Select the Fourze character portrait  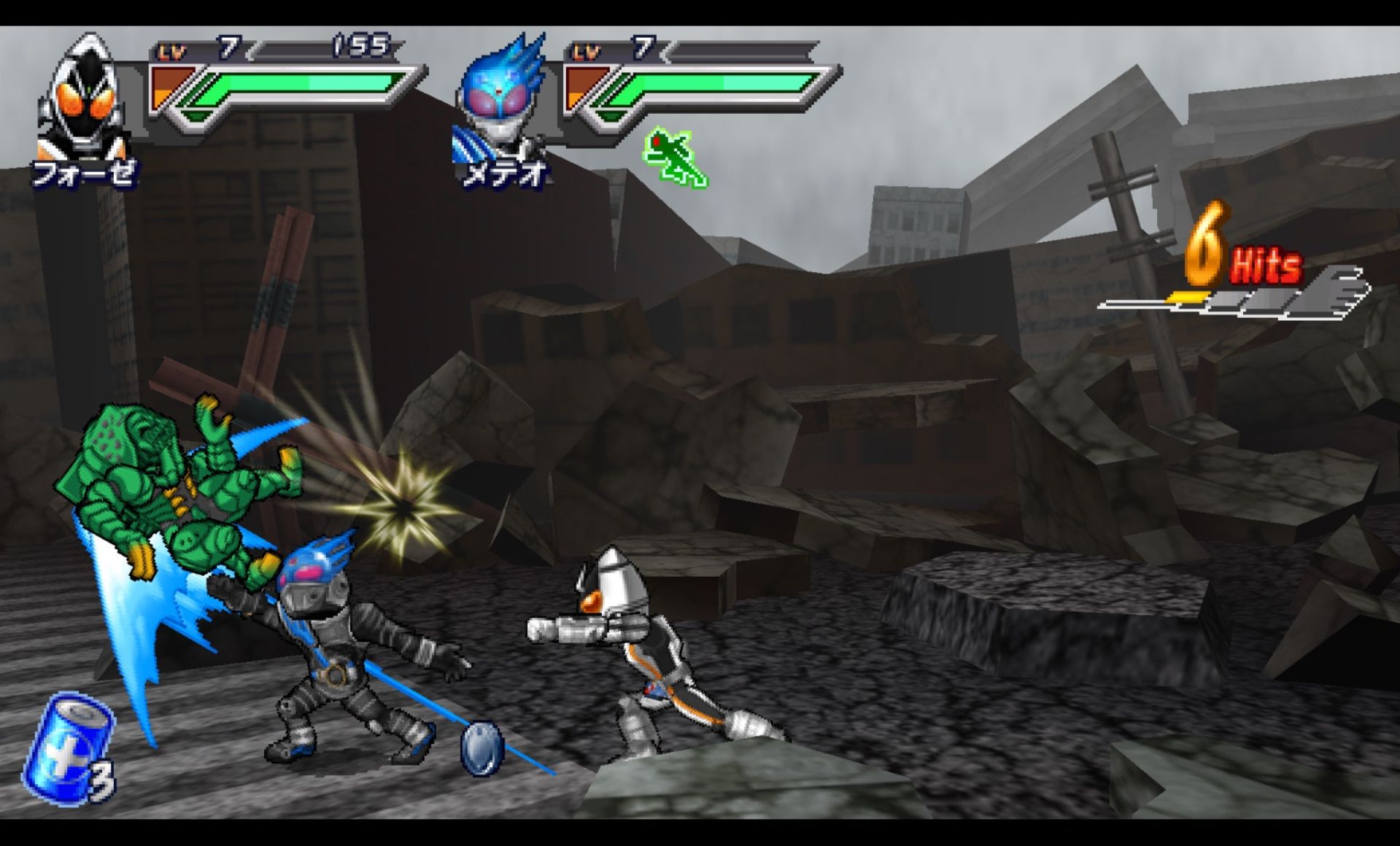[84, 98]
